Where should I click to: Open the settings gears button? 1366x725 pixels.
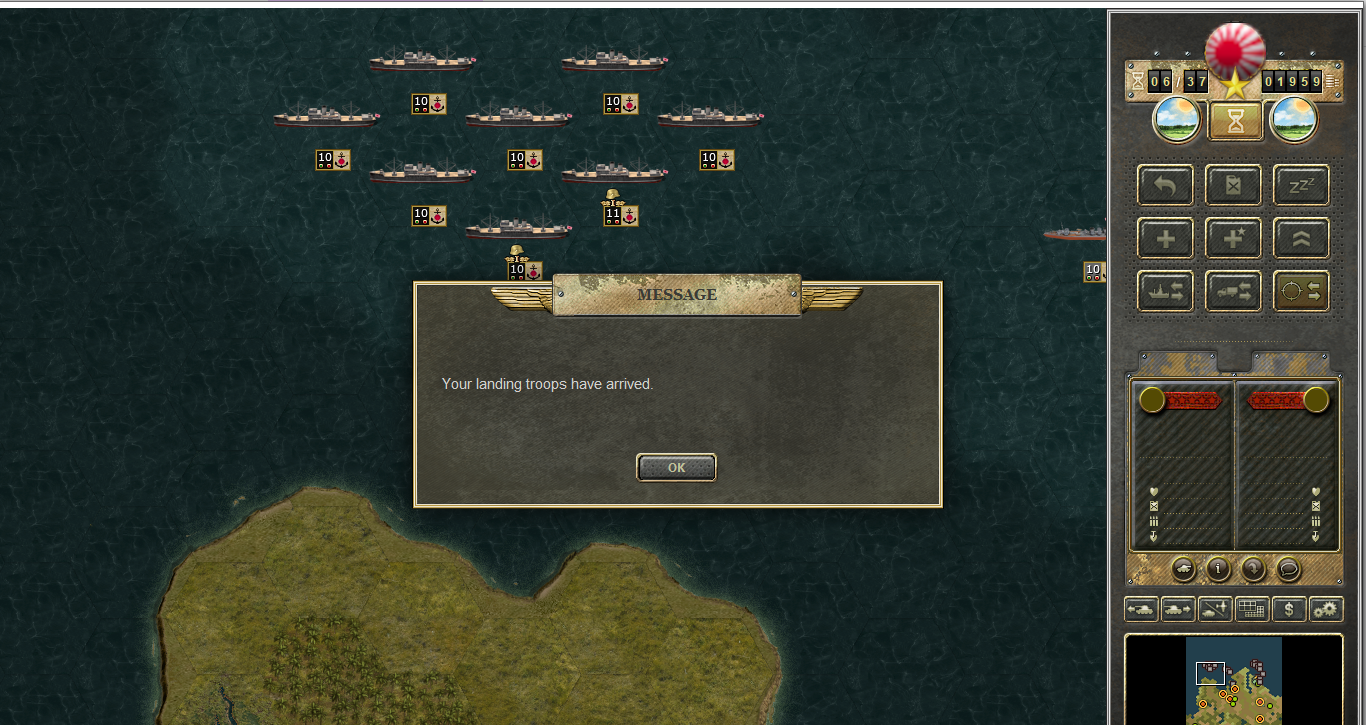[1326, 608]
